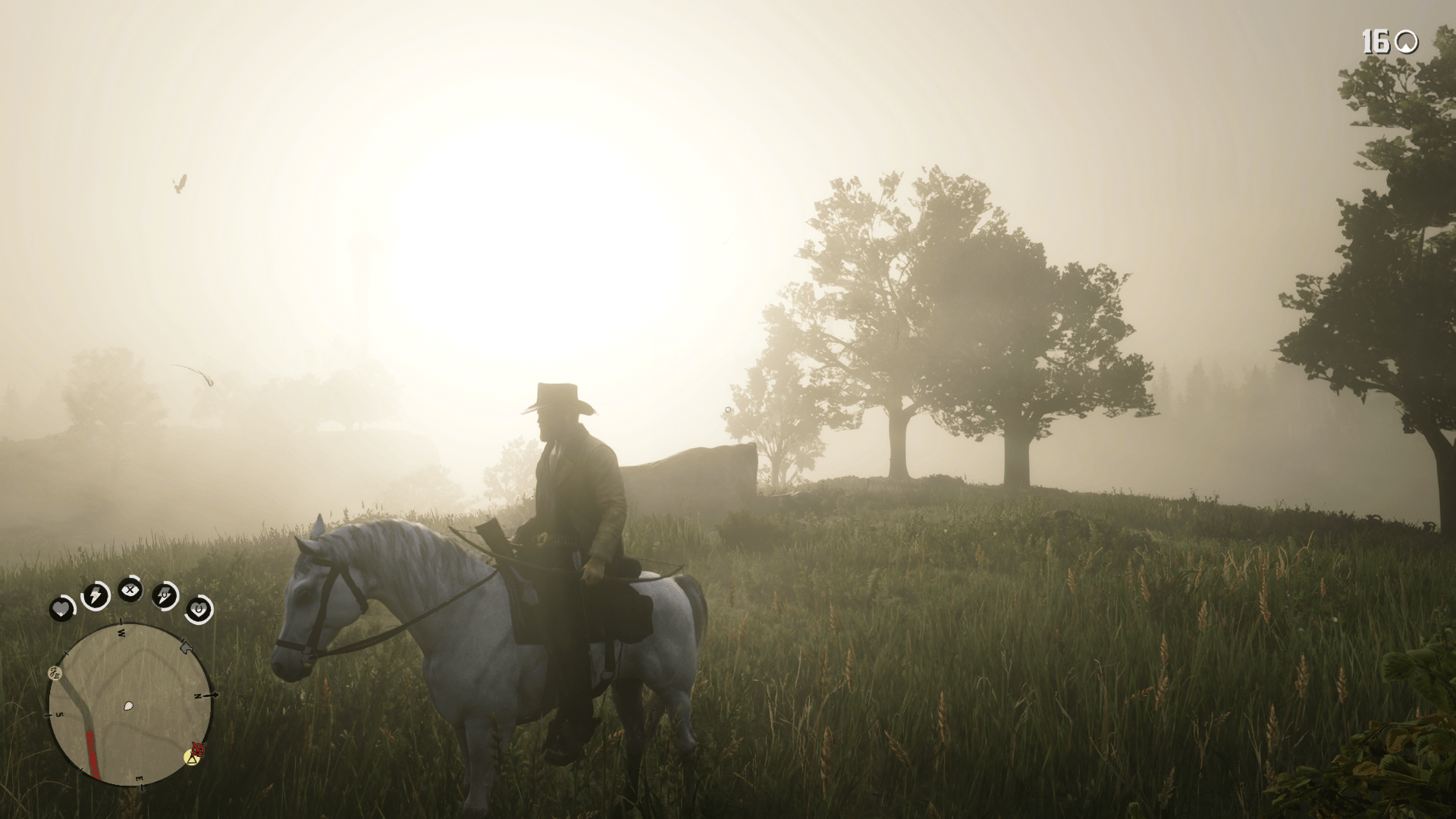Viewport: 1456px width, 819px height.
Task: Click the white player position dot
Action: pyautogui.click(x=128, y=705)
